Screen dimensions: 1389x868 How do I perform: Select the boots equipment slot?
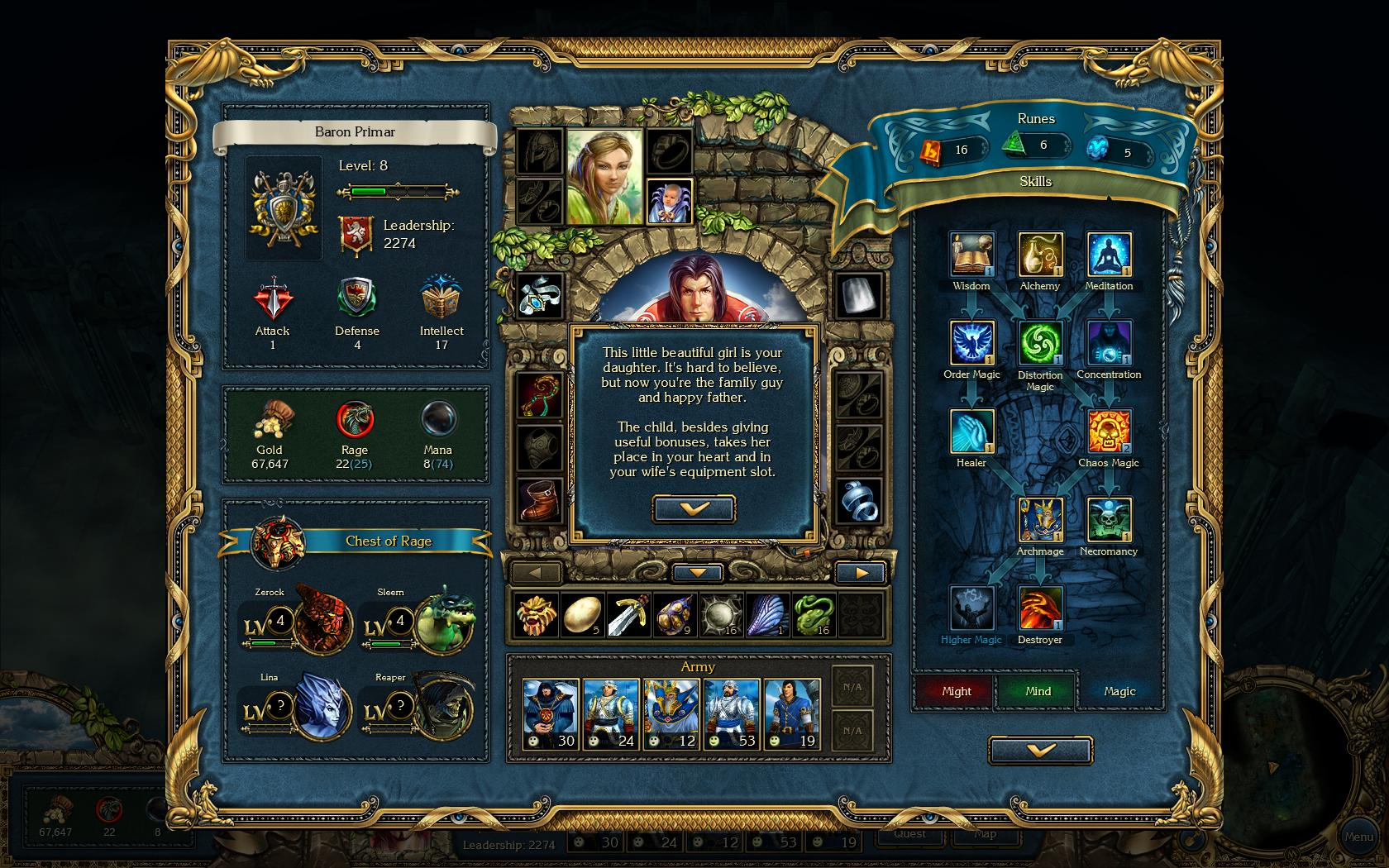pos(540,500)
